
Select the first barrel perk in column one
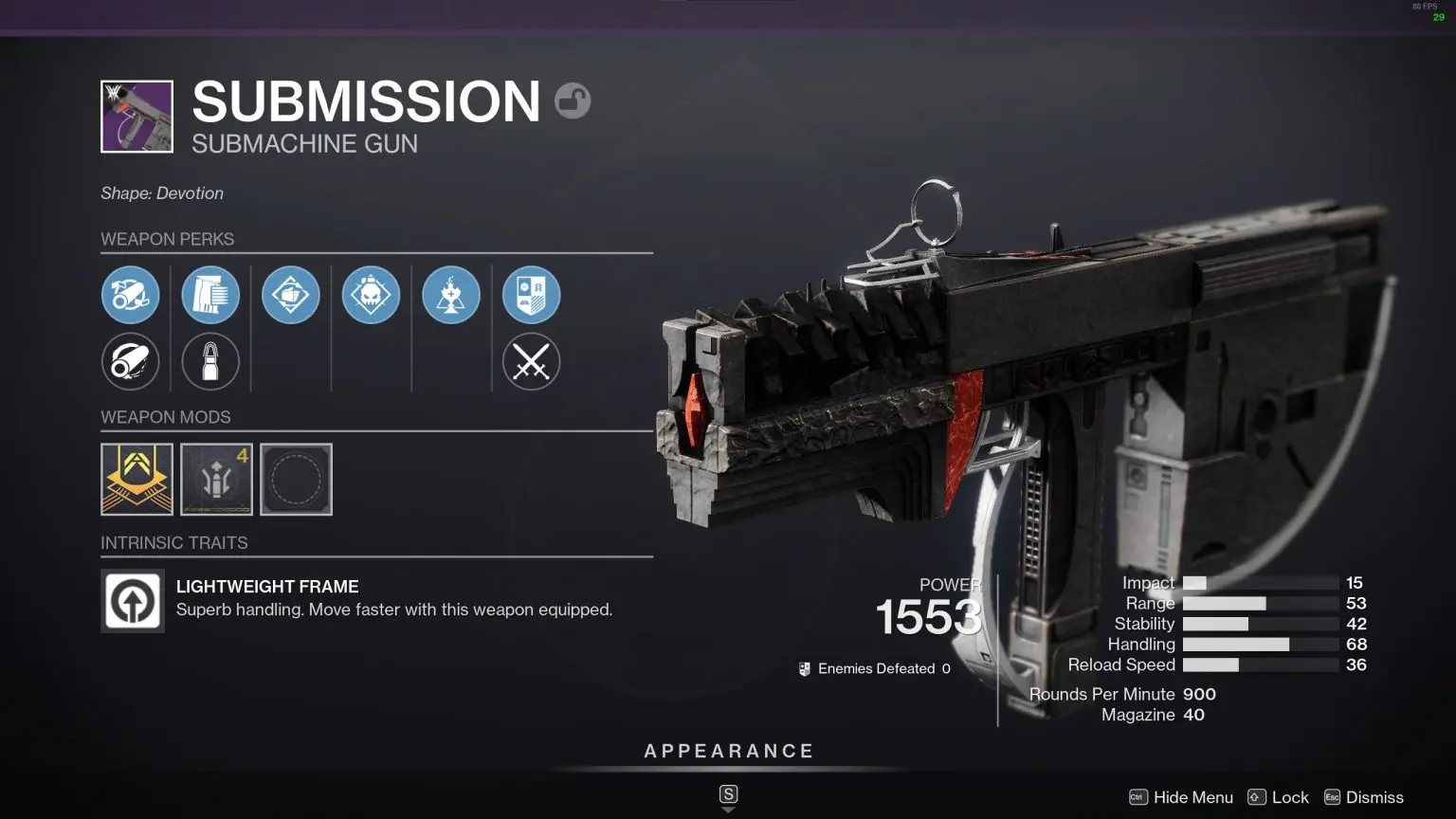click(131, 295)
